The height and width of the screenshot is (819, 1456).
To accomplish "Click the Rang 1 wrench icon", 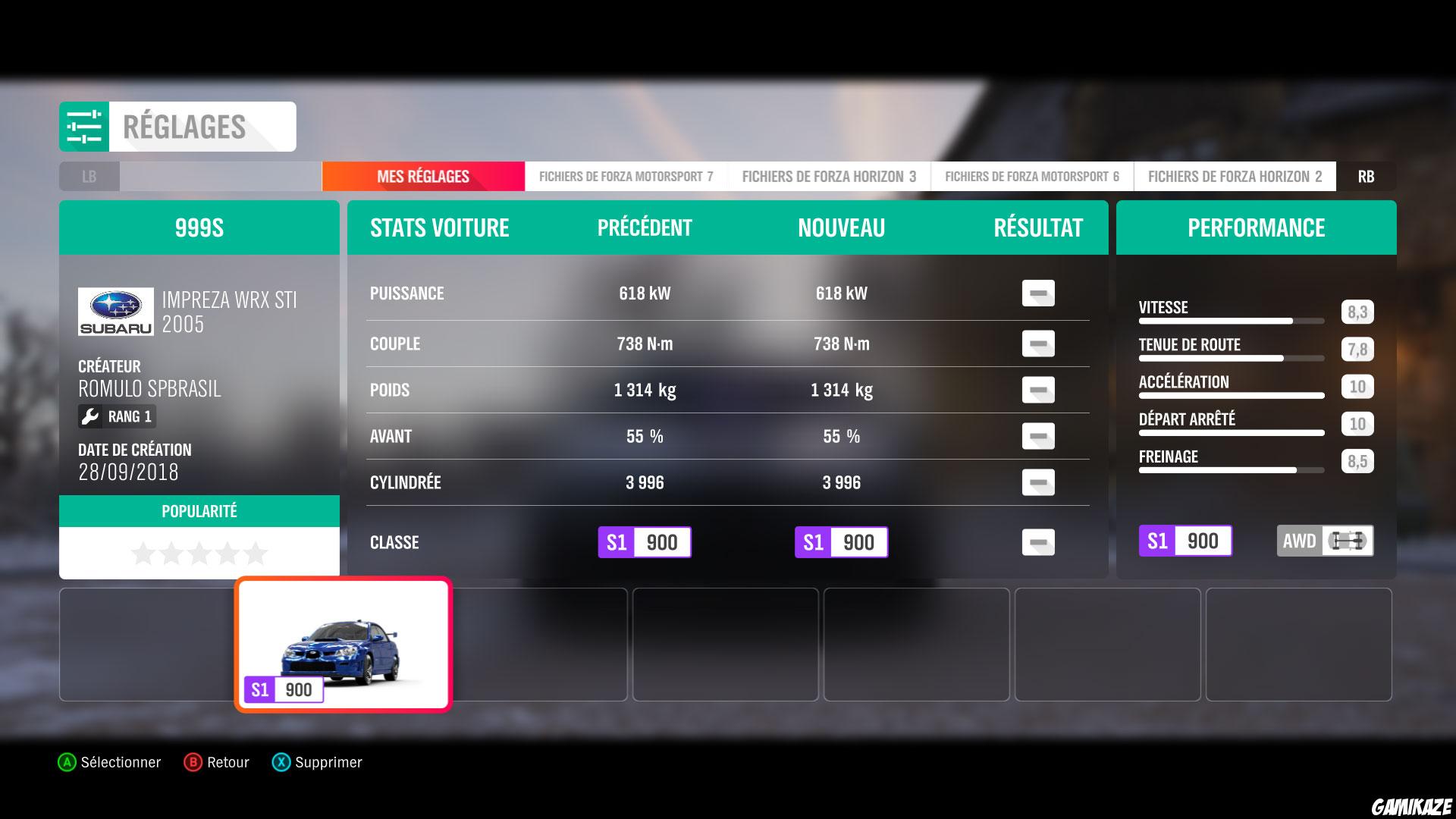I will click(x=91, y=416).
